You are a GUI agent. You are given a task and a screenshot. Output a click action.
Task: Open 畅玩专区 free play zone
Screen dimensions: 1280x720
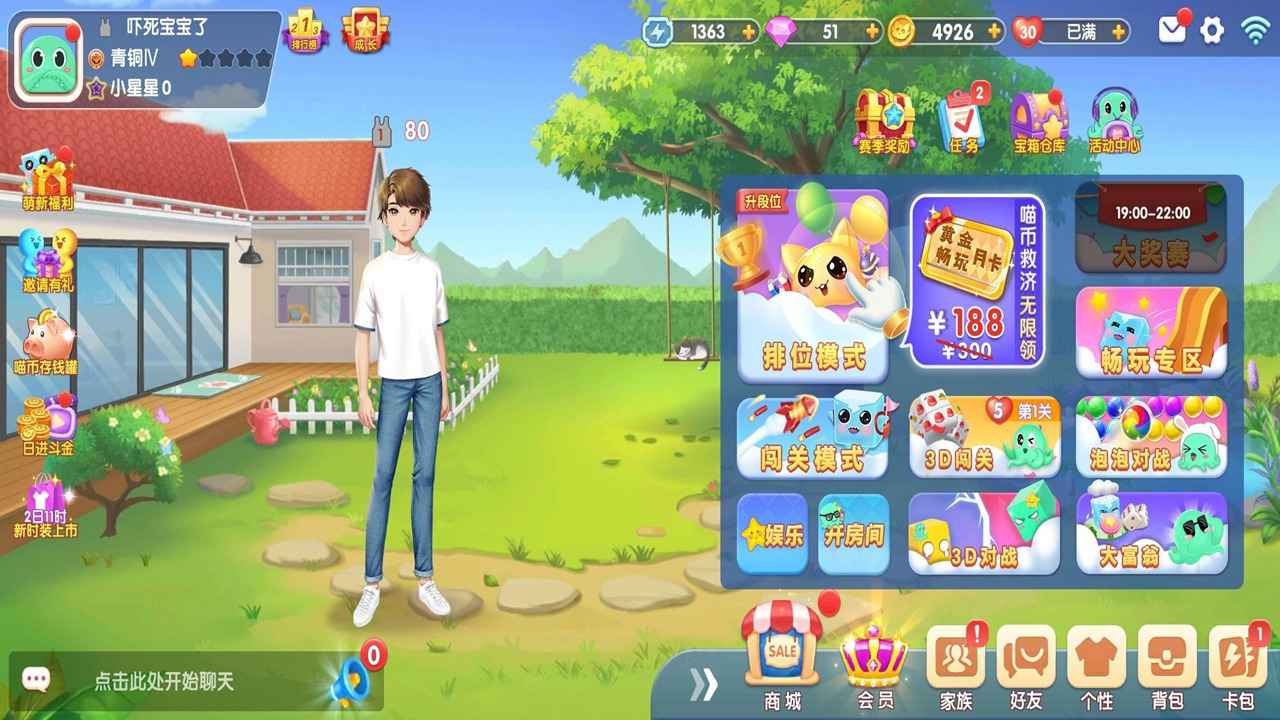pos(1148,330)
